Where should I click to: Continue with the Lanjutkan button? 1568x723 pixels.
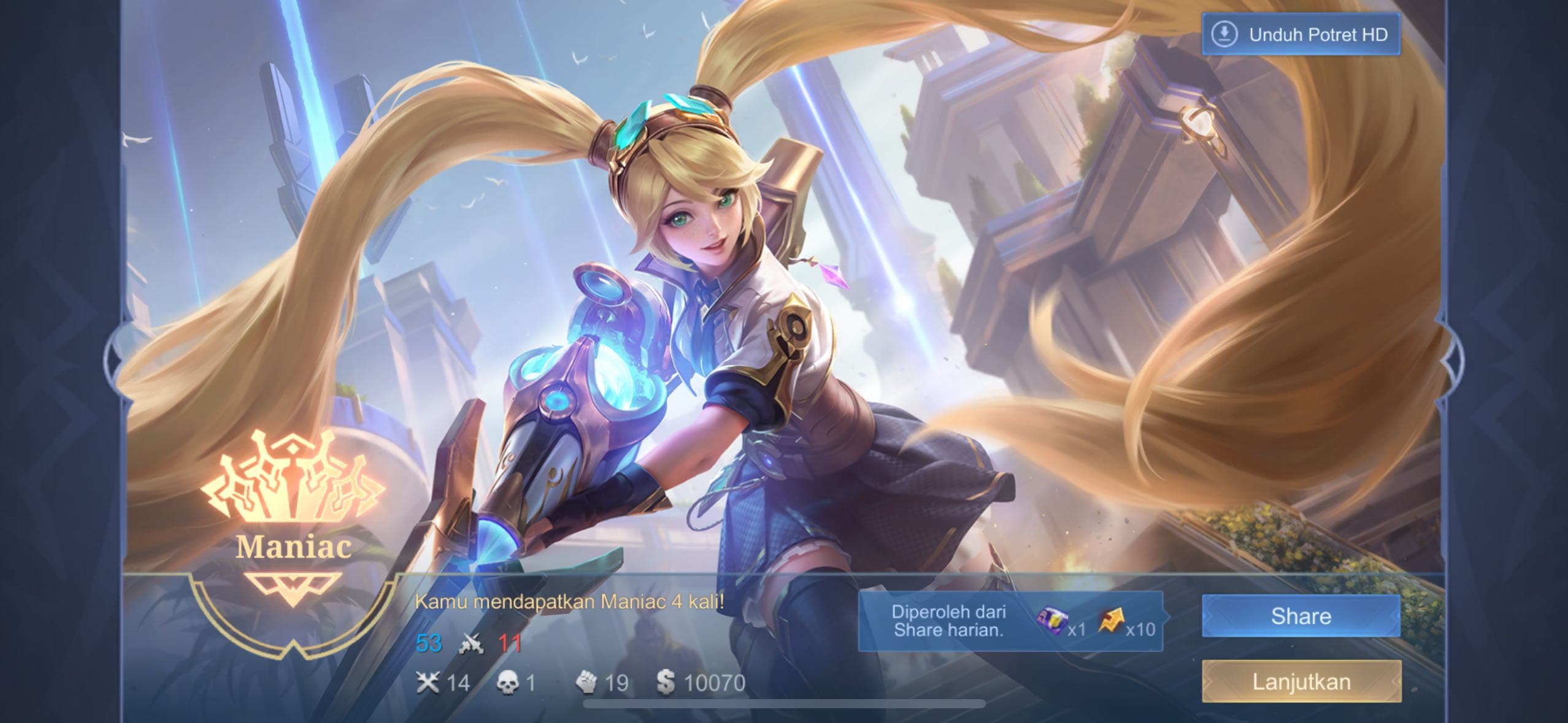pos(1301,681)
